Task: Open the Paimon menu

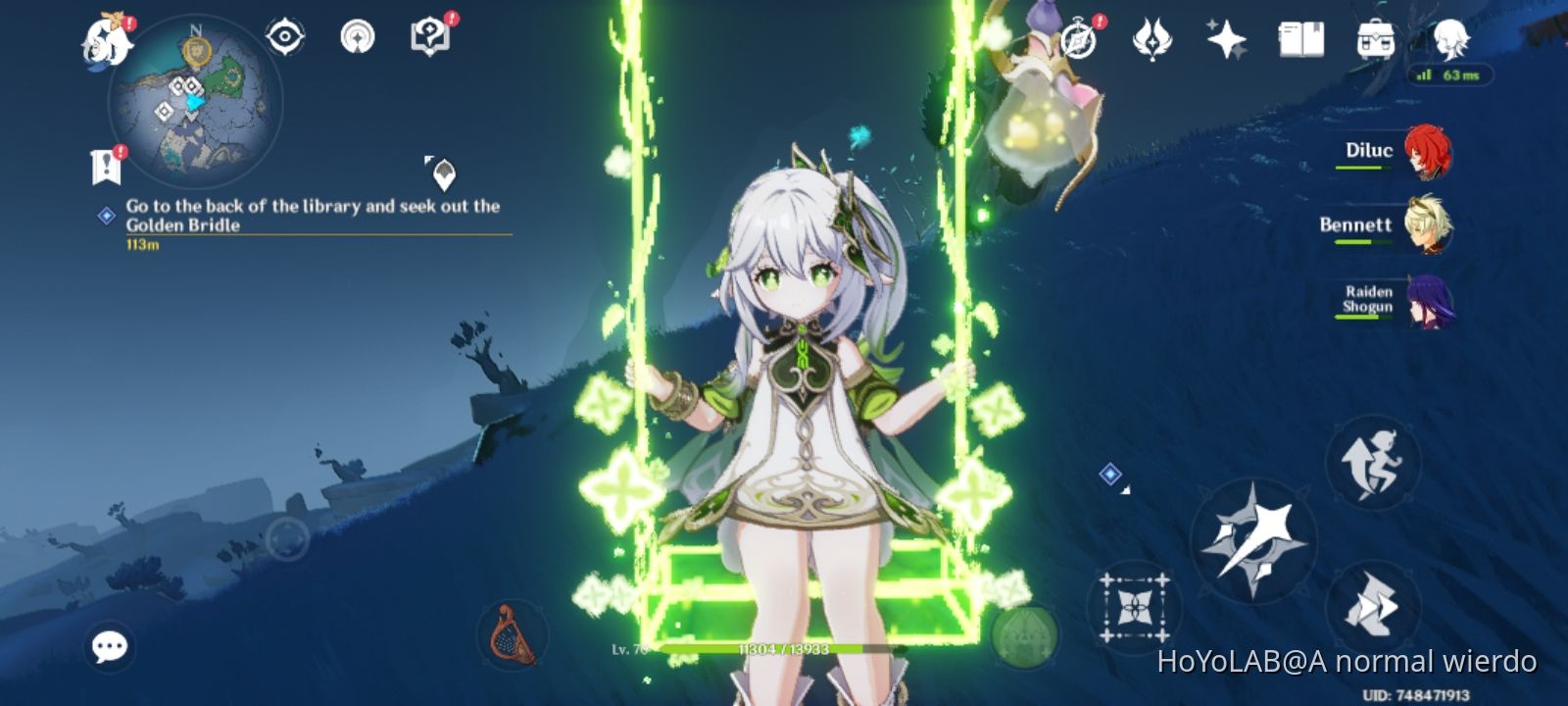Action: [108, 39]
